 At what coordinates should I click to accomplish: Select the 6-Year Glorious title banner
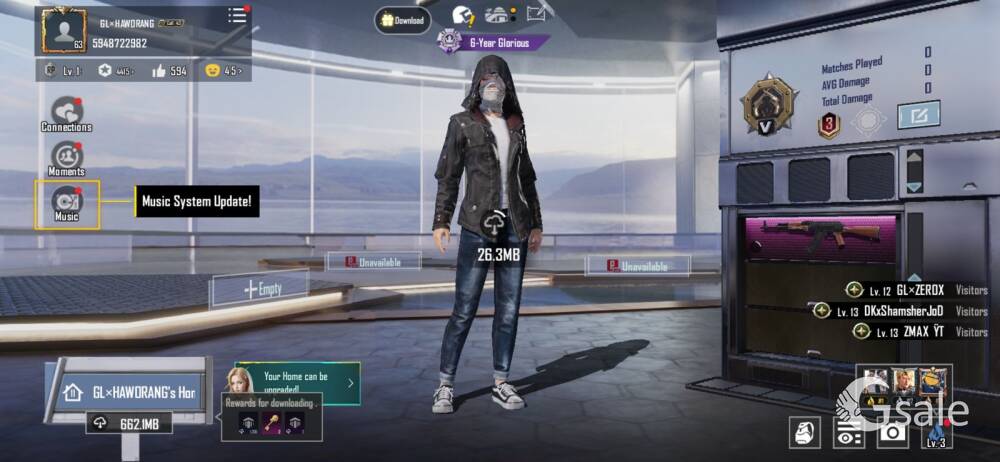[495, 42]
